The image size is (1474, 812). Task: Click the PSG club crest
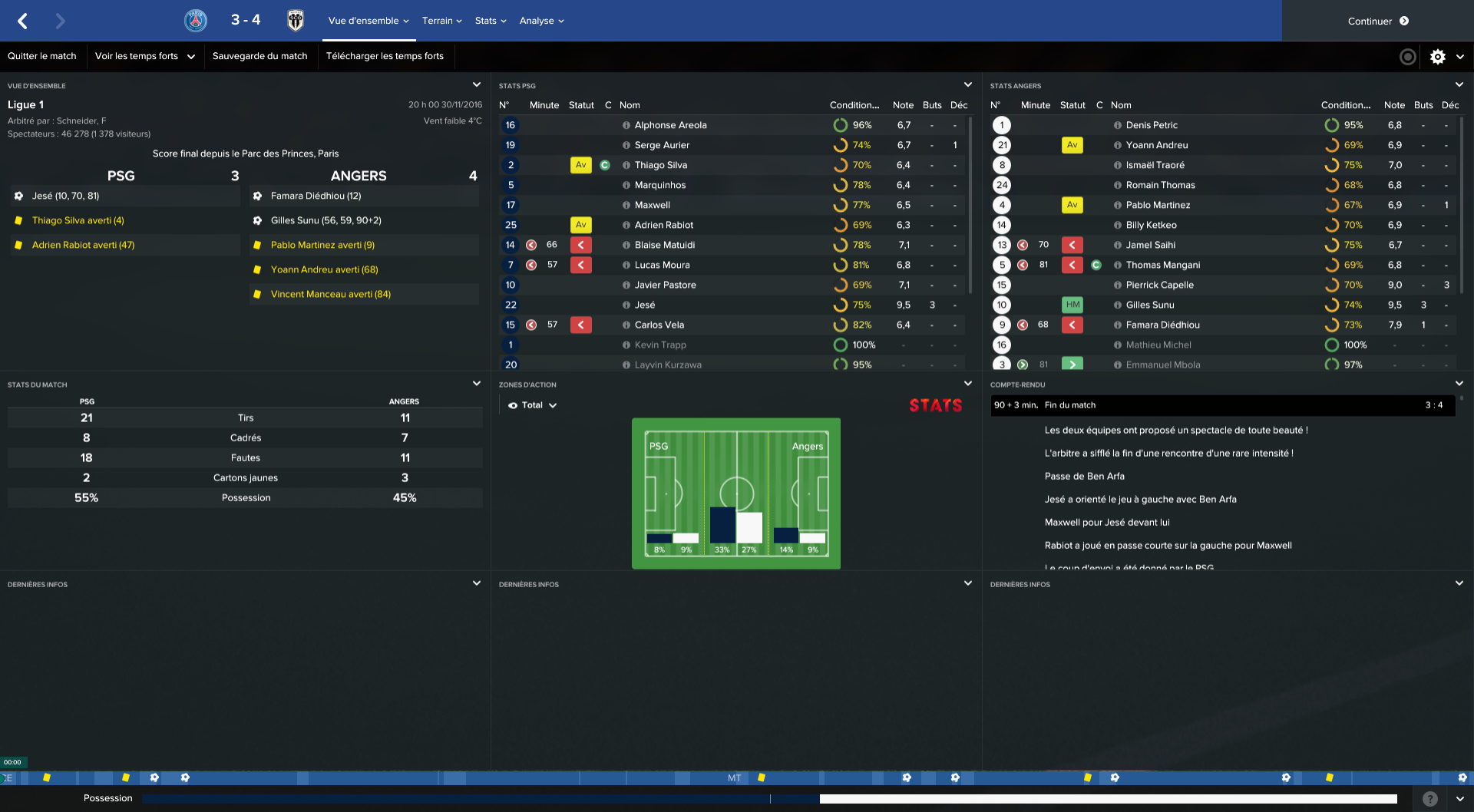195,21
